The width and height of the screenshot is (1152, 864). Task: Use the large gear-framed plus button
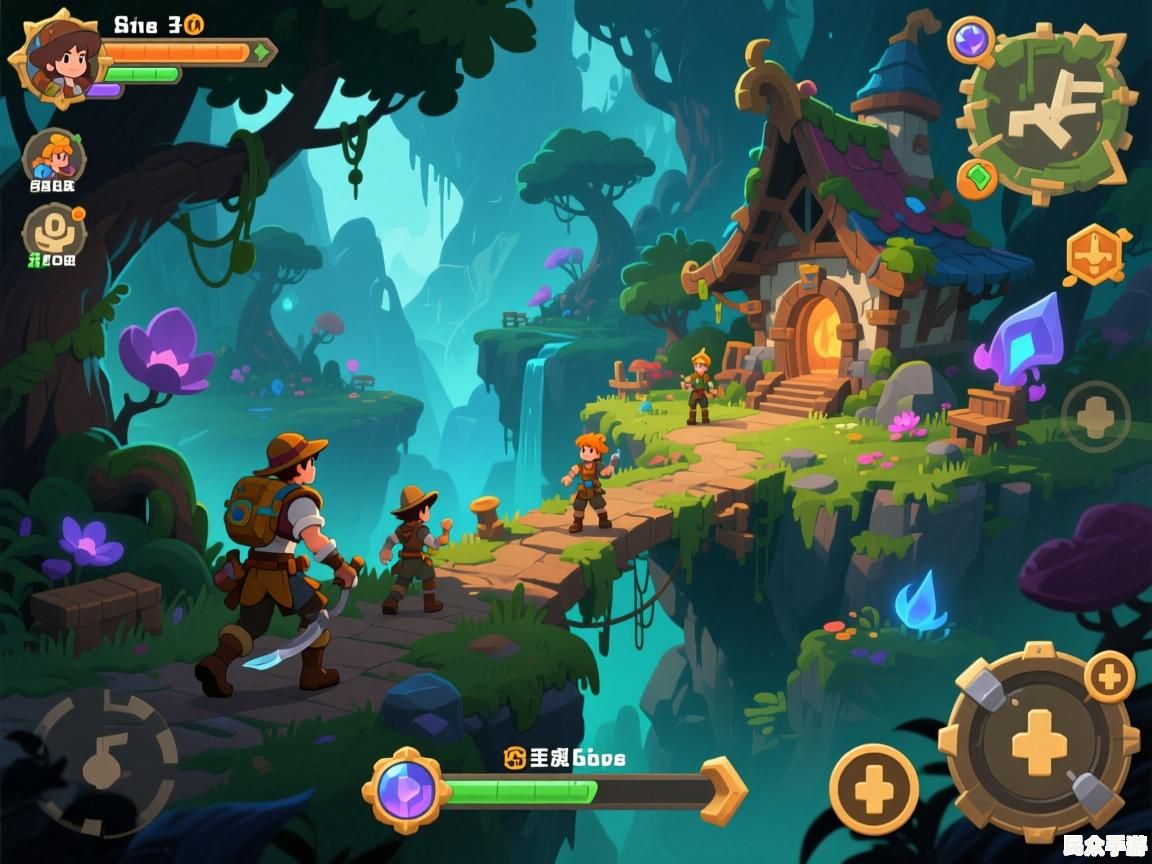[1039, 742]
